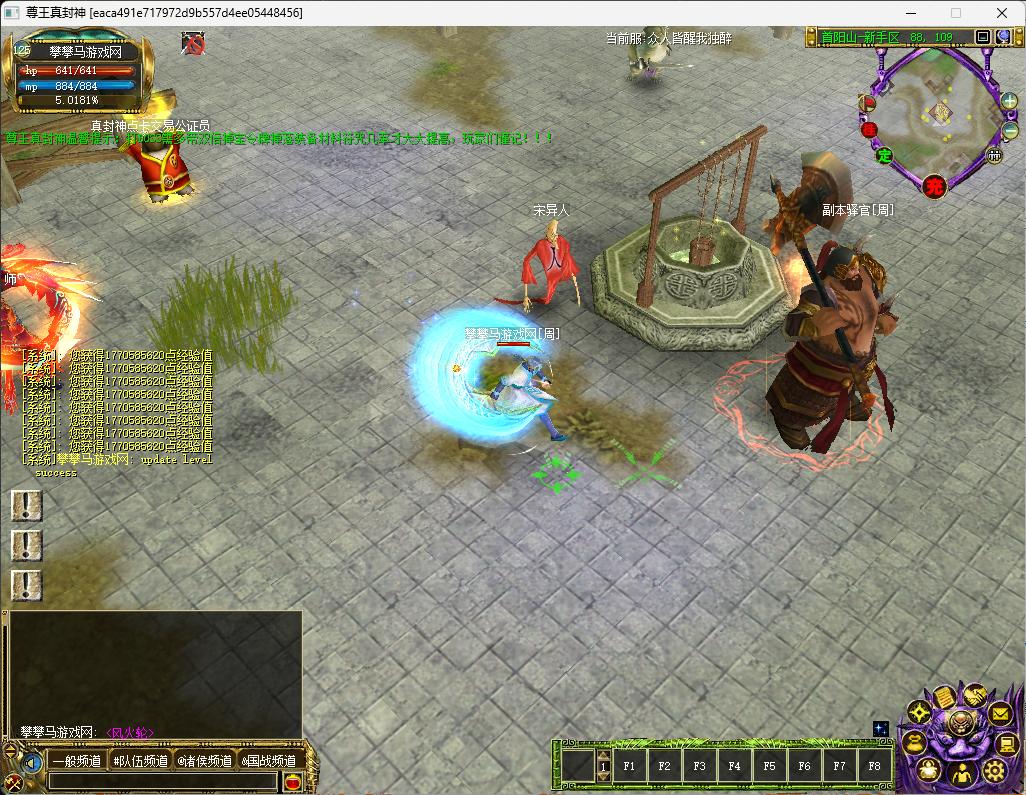Toggle the blue speaker sound icon
This screenshot has width=1026, height=795.
coord(33,763)
